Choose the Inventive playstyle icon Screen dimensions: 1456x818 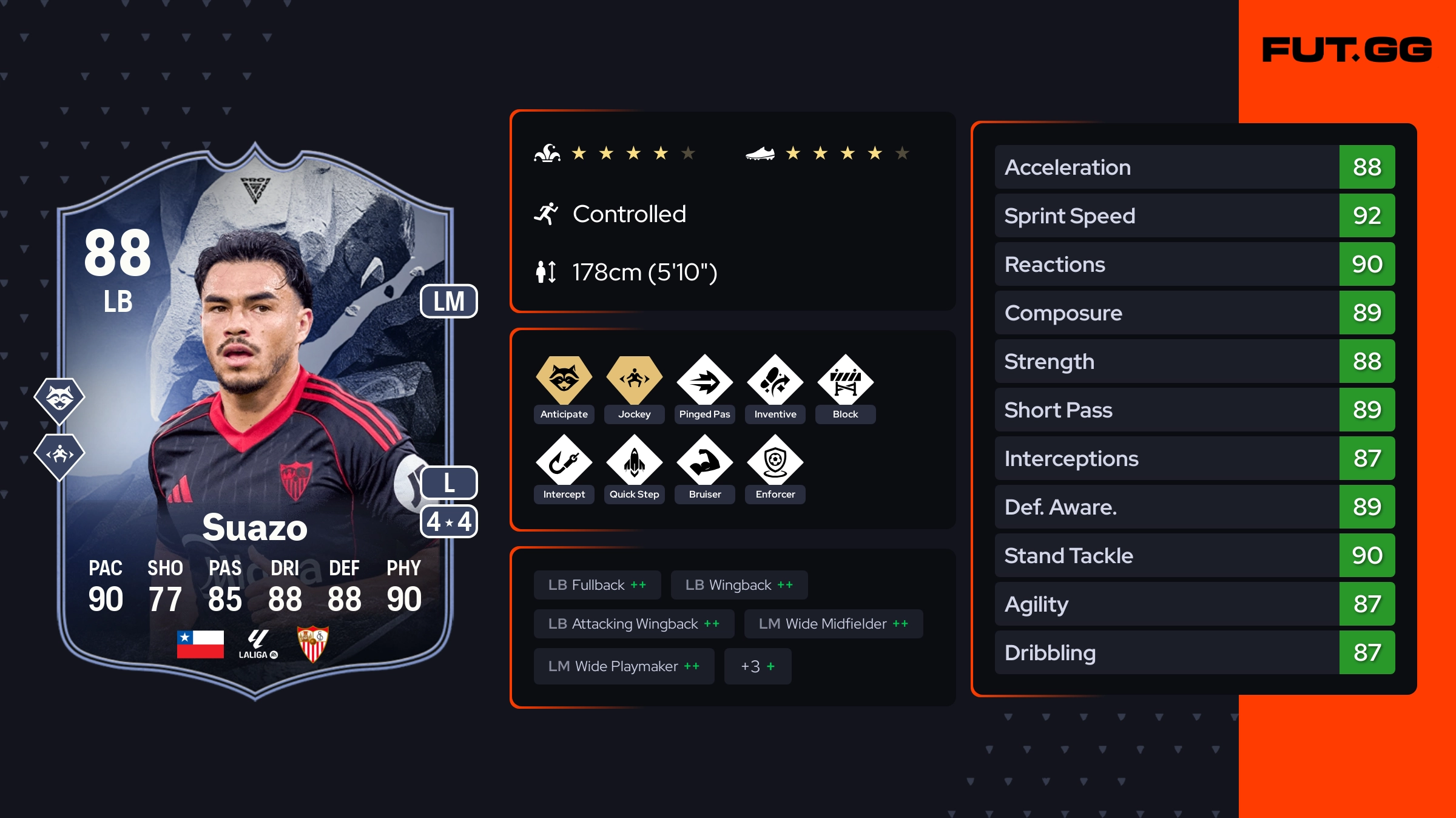click(775, 382)
